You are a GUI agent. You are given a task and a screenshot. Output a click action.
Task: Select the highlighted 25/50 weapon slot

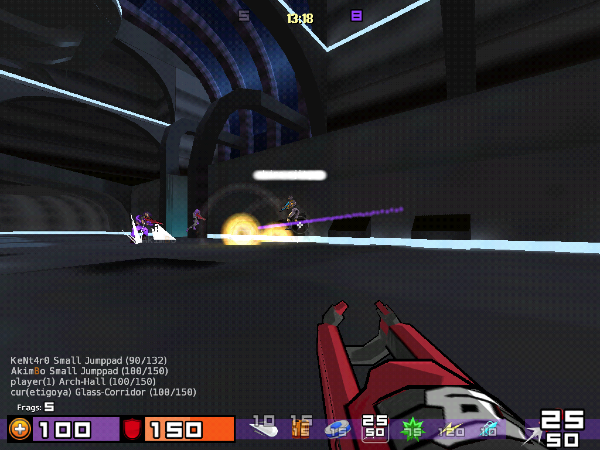pyautogui.click(x=375, y=428)
